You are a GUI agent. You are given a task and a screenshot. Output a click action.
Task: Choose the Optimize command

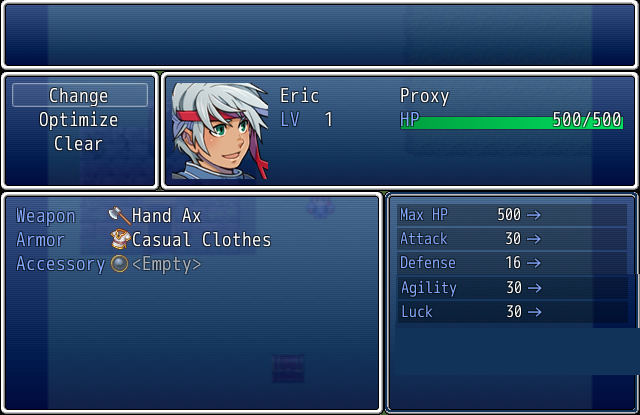tap(79, 120)
